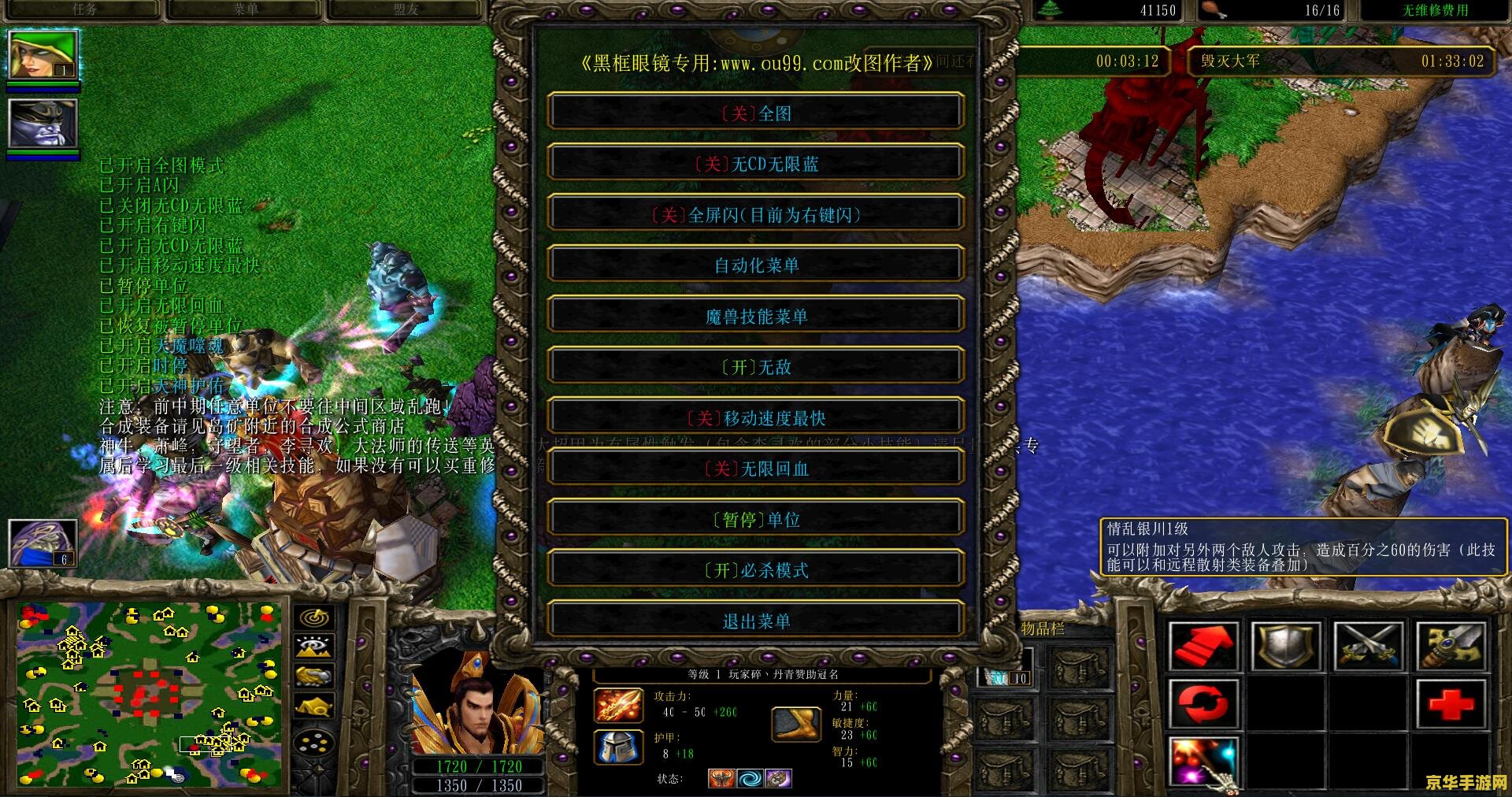Activate the shield hold position command
Viewport: 1512px width, 797px height.
pyautogui.click(x=1284, y=646)
